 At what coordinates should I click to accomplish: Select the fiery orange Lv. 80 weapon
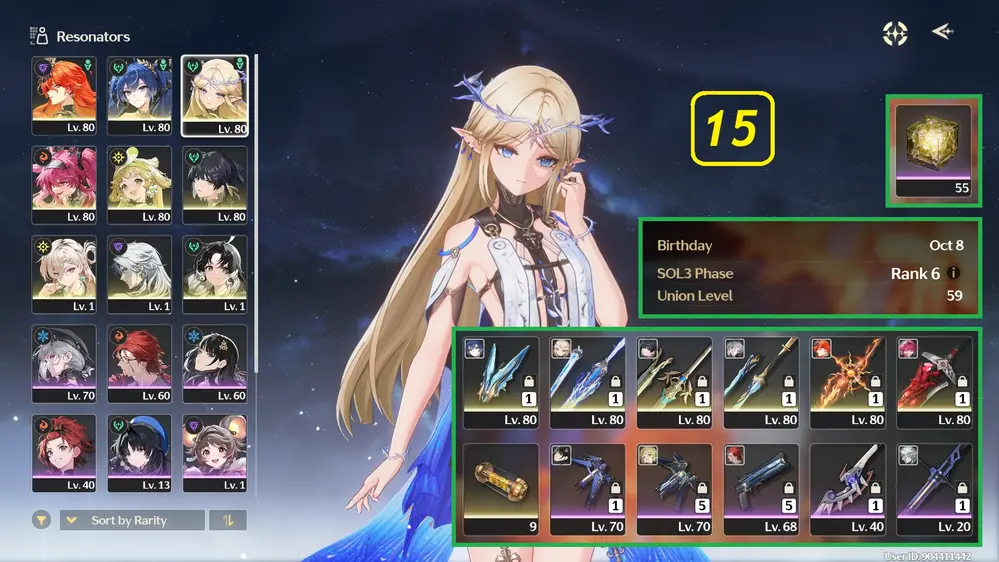point(848,381)
